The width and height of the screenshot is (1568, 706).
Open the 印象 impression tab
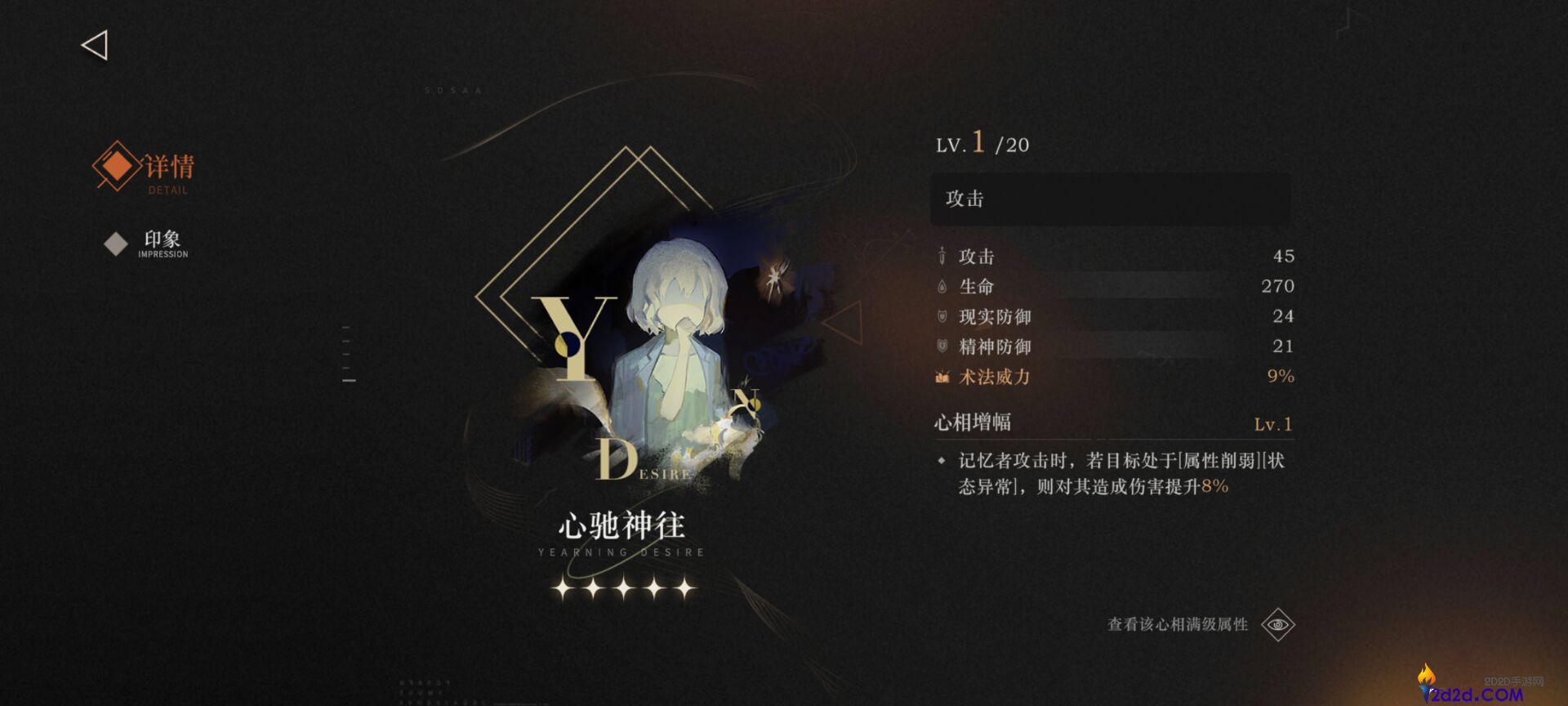(163, 240)
